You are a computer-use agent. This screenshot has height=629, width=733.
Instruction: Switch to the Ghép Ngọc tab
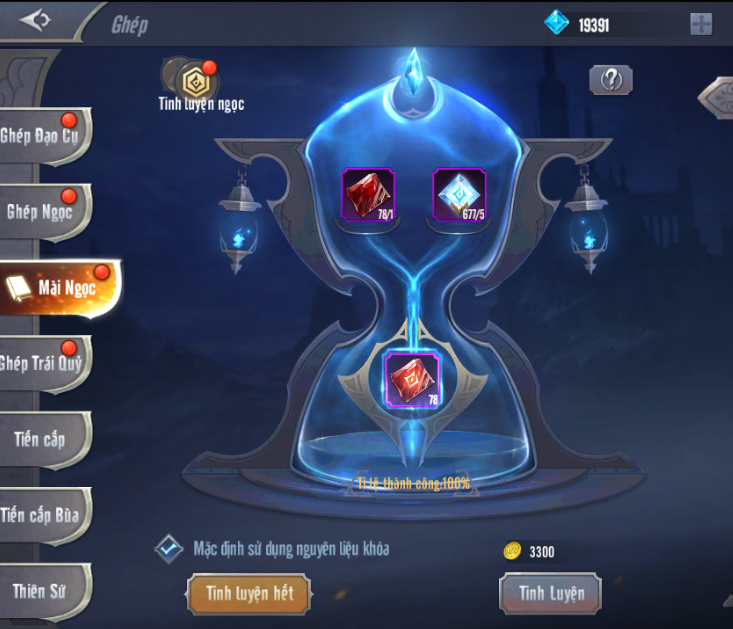pyautogui.click(x=46, y=211)
